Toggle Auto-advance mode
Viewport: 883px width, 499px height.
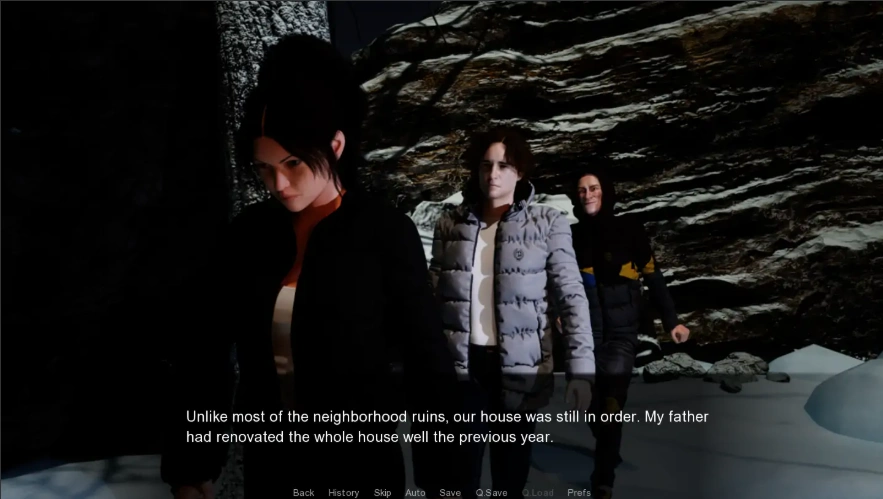coord(415,492)
